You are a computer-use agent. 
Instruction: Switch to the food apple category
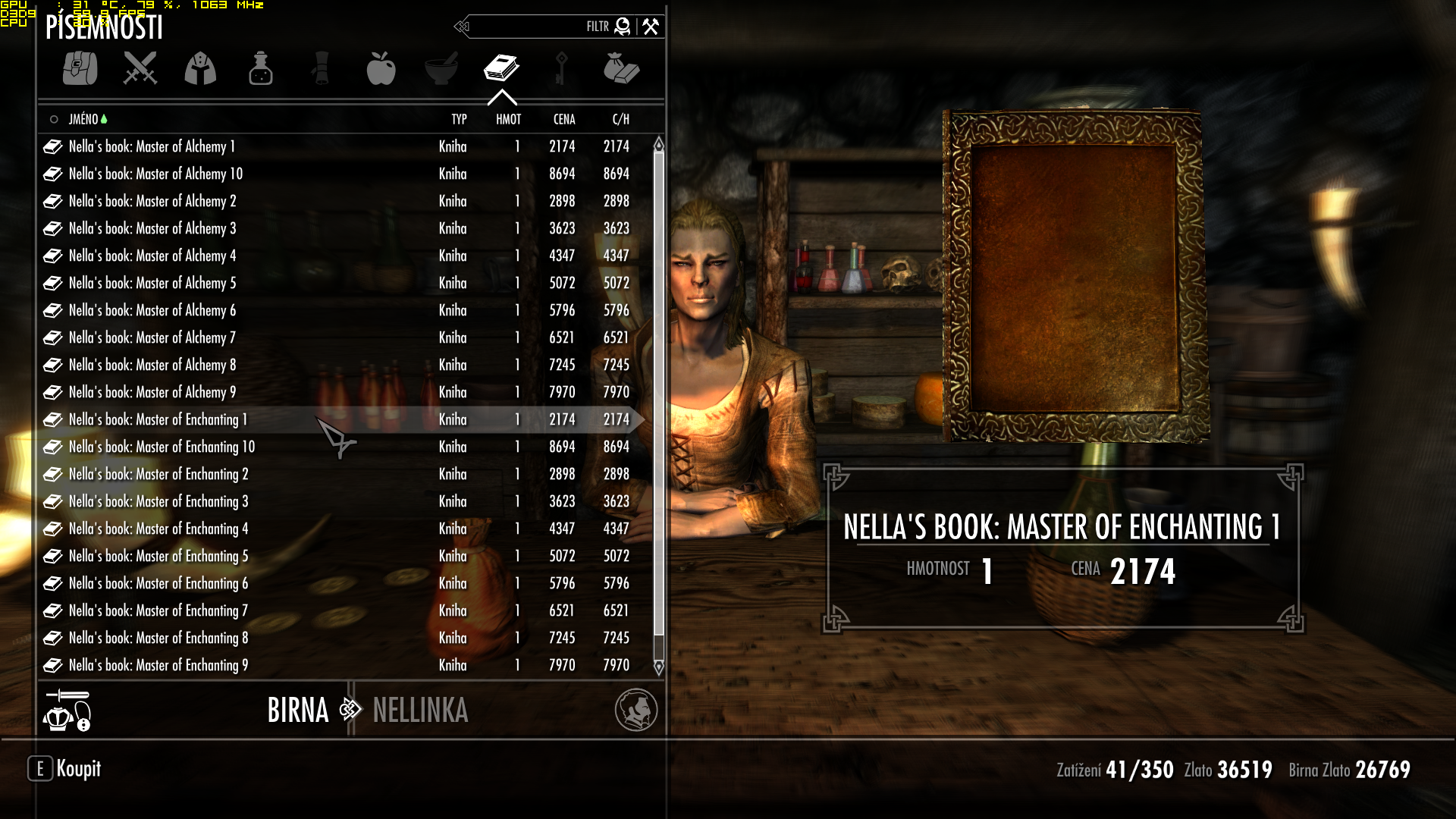[381, 68]
